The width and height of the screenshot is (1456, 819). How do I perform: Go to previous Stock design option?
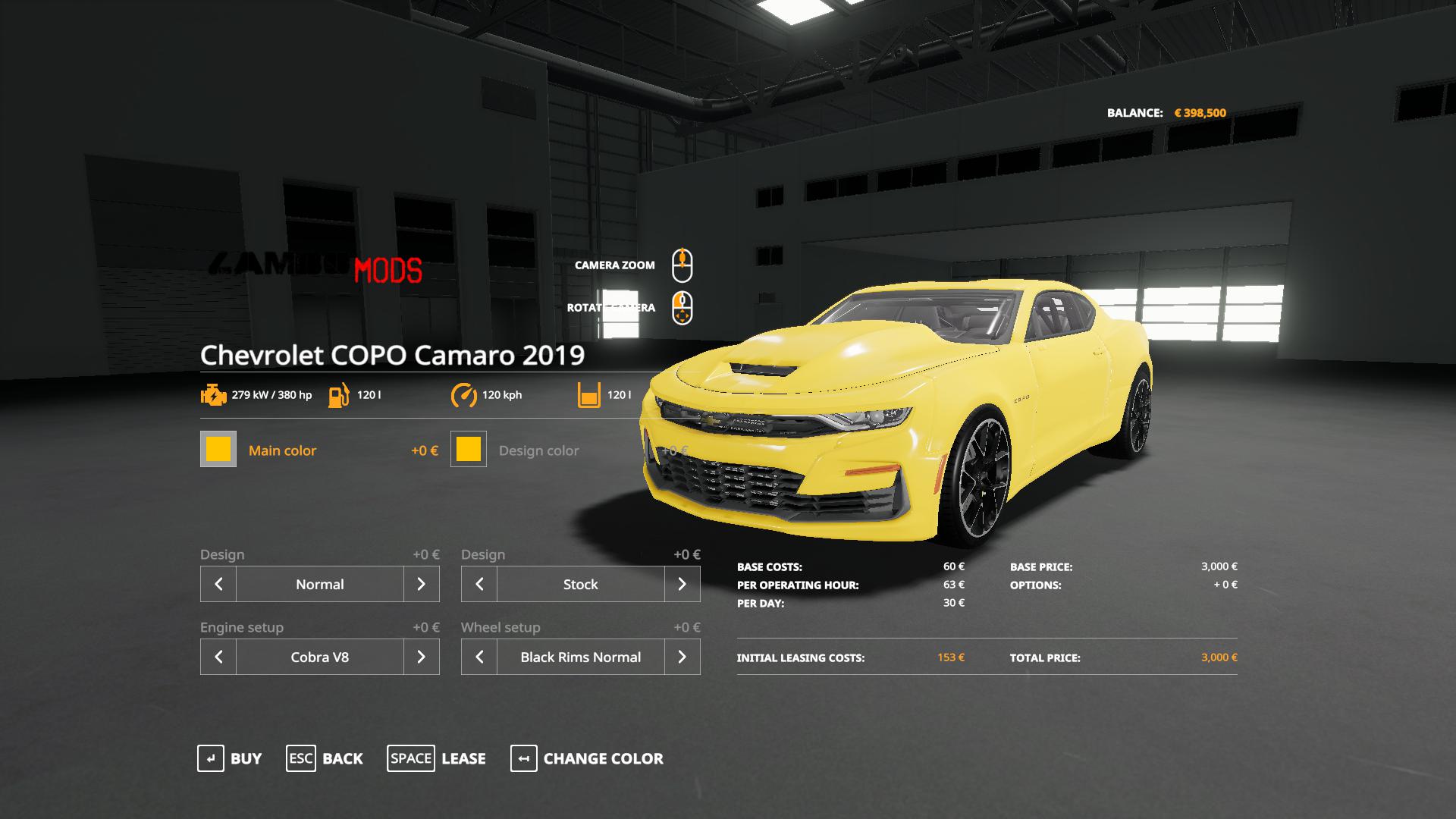pyautogui.click(x=479, y=584)
